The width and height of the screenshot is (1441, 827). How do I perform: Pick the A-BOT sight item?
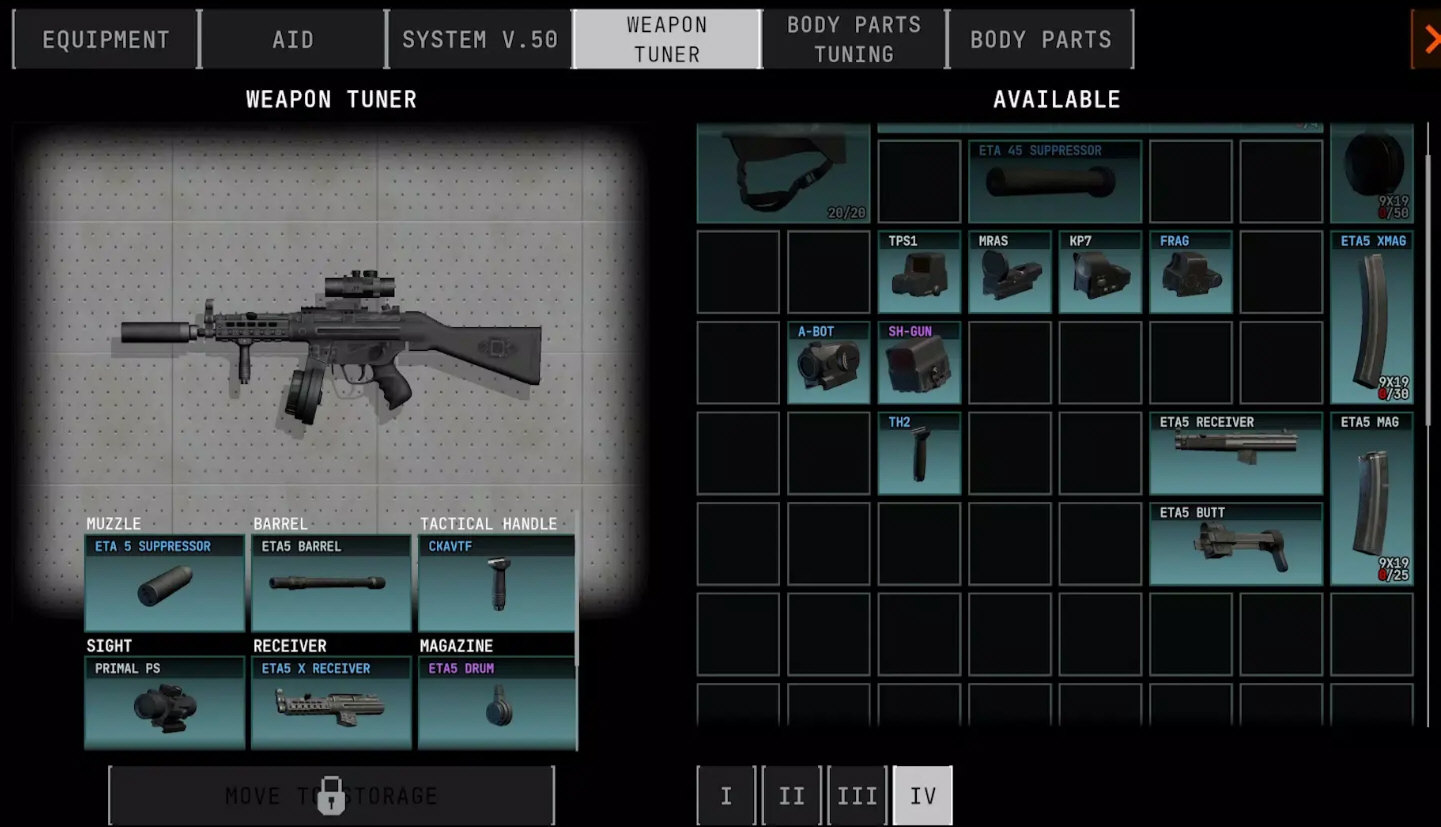coord(828,362)
